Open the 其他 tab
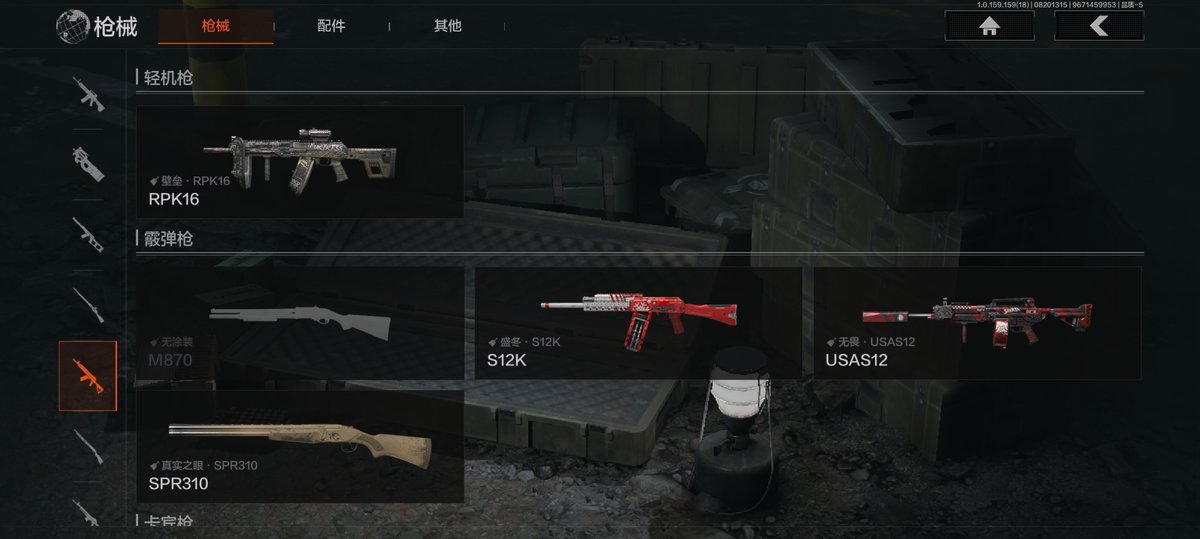1200x539 pixels. click(x=447, y=26)
